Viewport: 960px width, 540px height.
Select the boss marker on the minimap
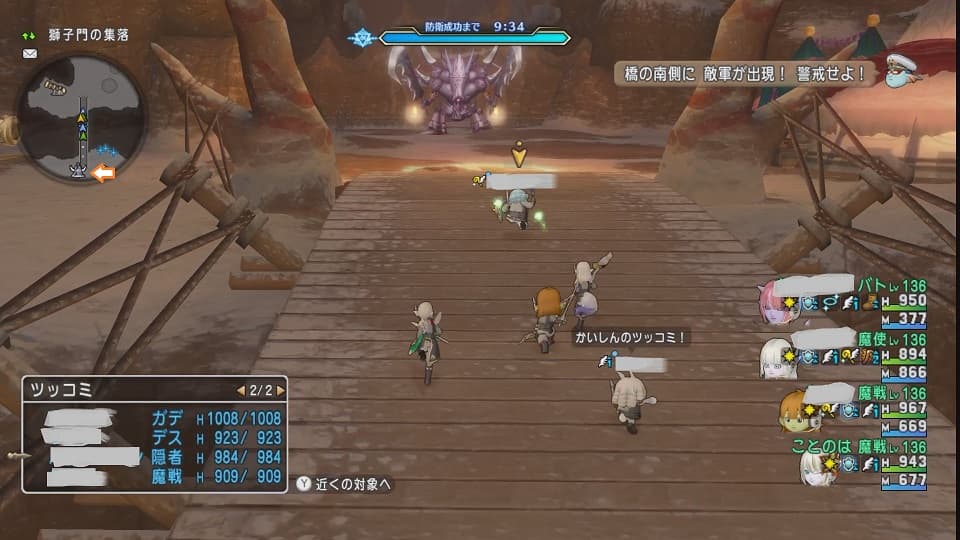point(78,169)
